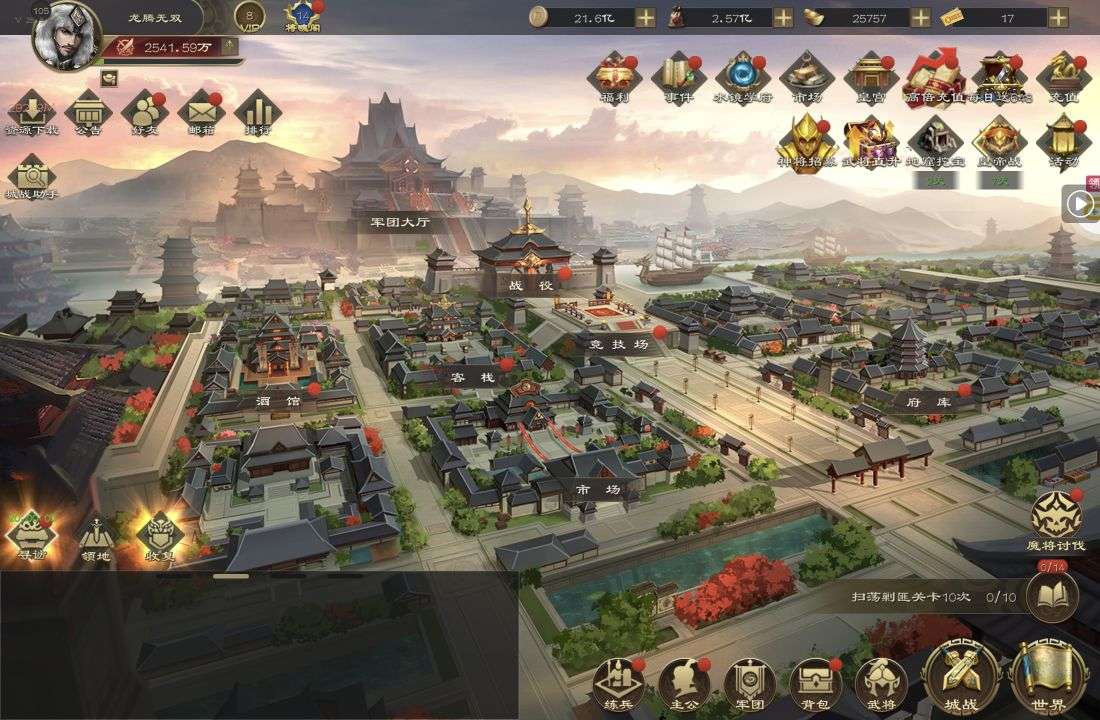Open the 活动 events lantern icon
Image resolution: width=1100 pixels, height=720 pixels.
[1063, 141]
